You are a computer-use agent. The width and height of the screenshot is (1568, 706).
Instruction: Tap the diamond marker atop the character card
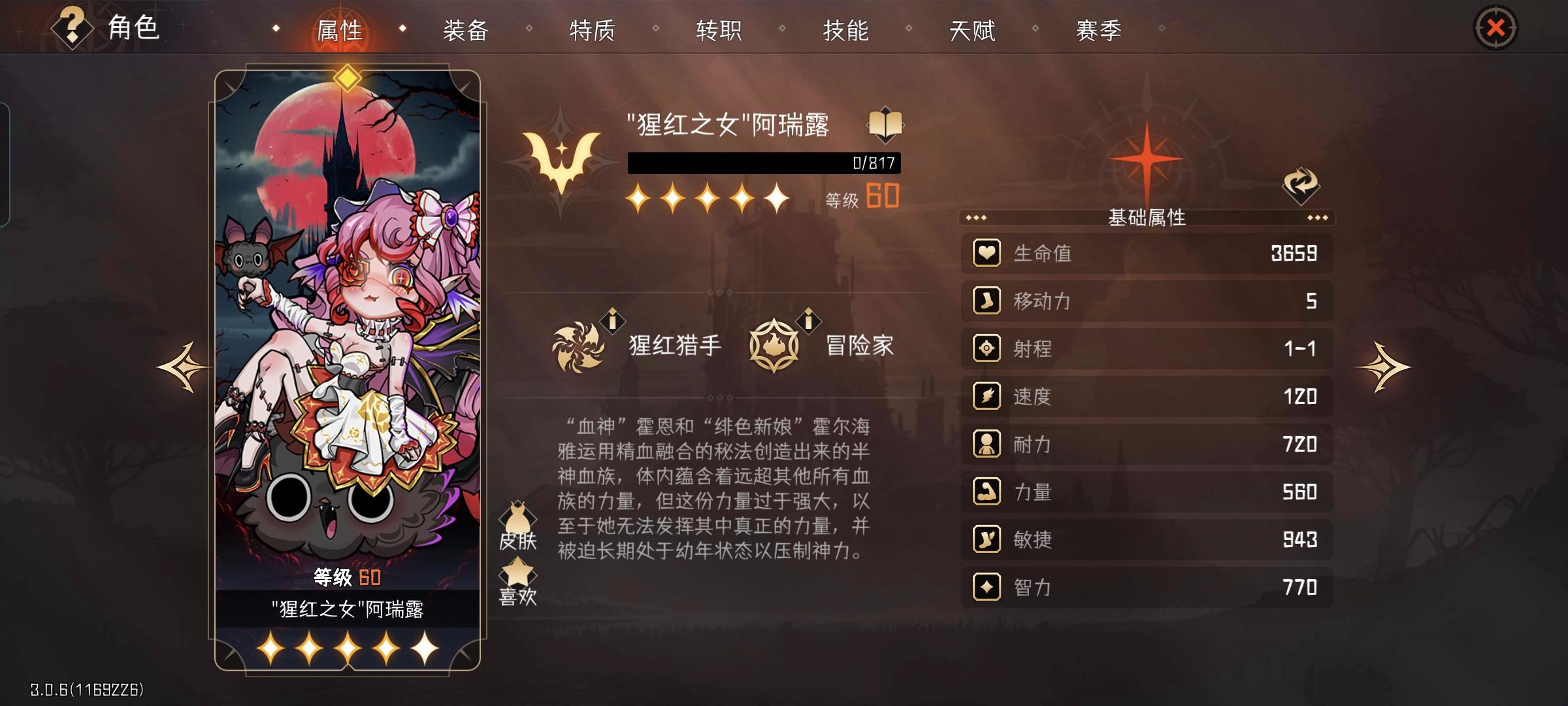[348, 78]
